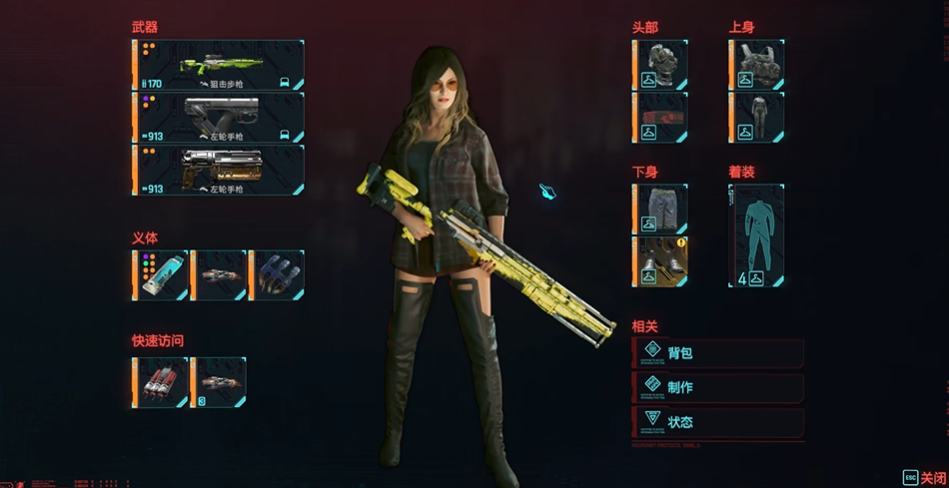This screenshot has height=488, width=949.
Task: Select the green sniper rifle weapon slot
Action: coord(219,65)
